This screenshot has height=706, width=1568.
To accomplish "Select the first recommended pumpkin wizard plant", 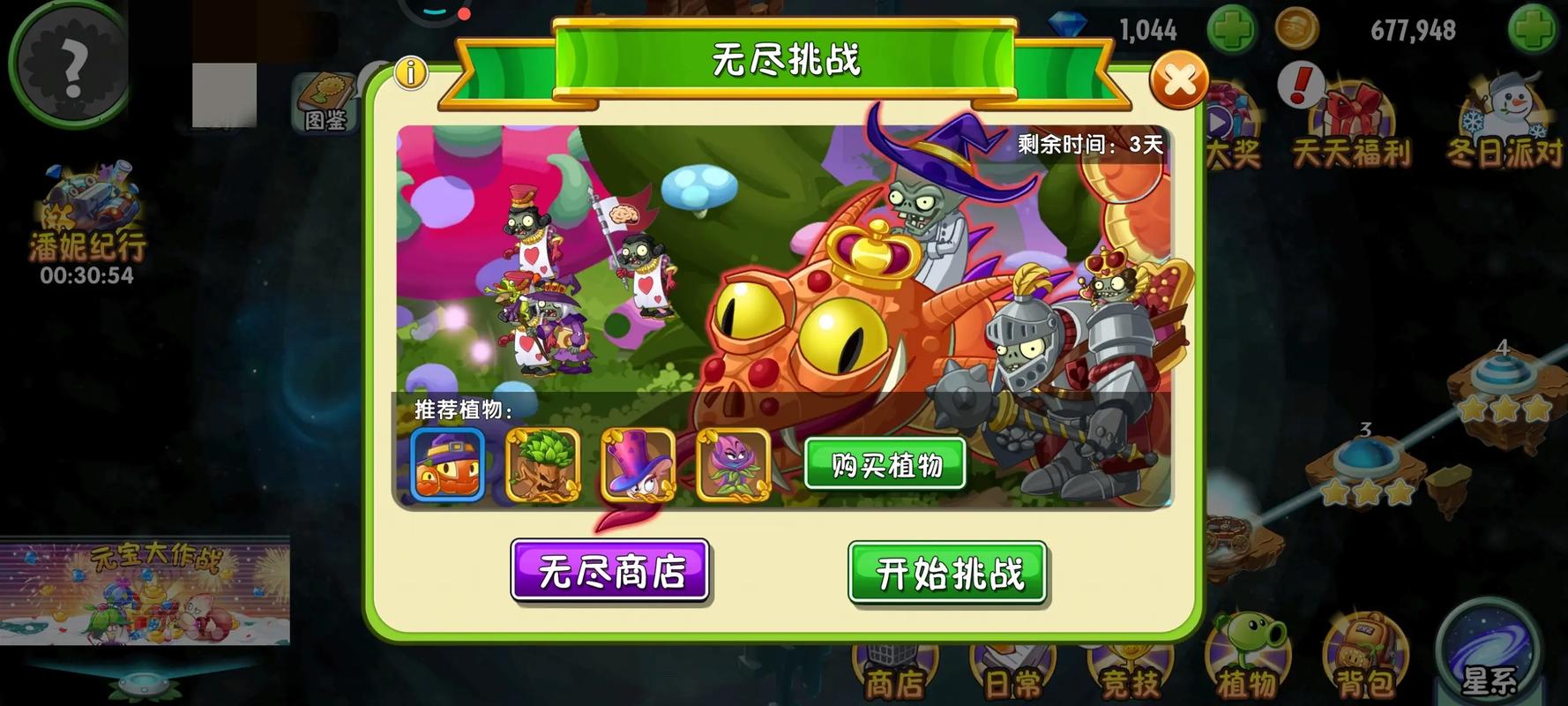I will coord(447,463).
